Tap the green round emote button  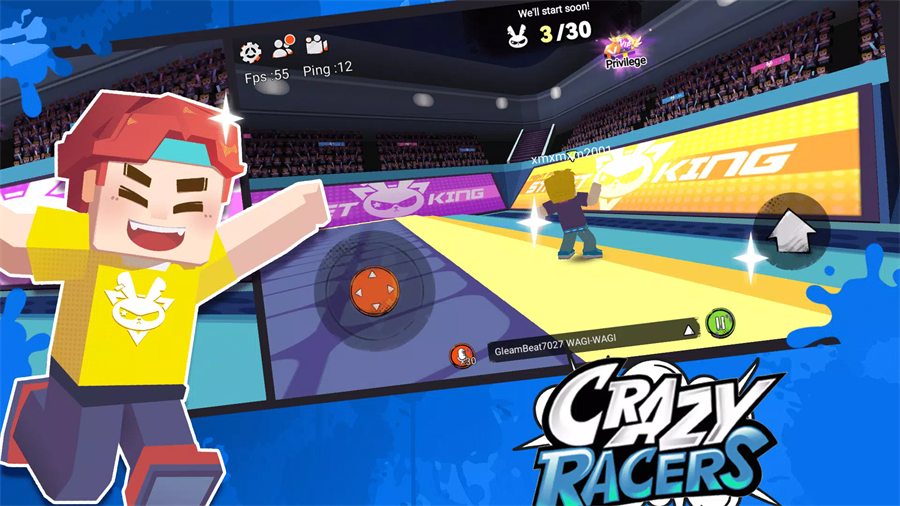pyautogui.click(x=720, y=323)
